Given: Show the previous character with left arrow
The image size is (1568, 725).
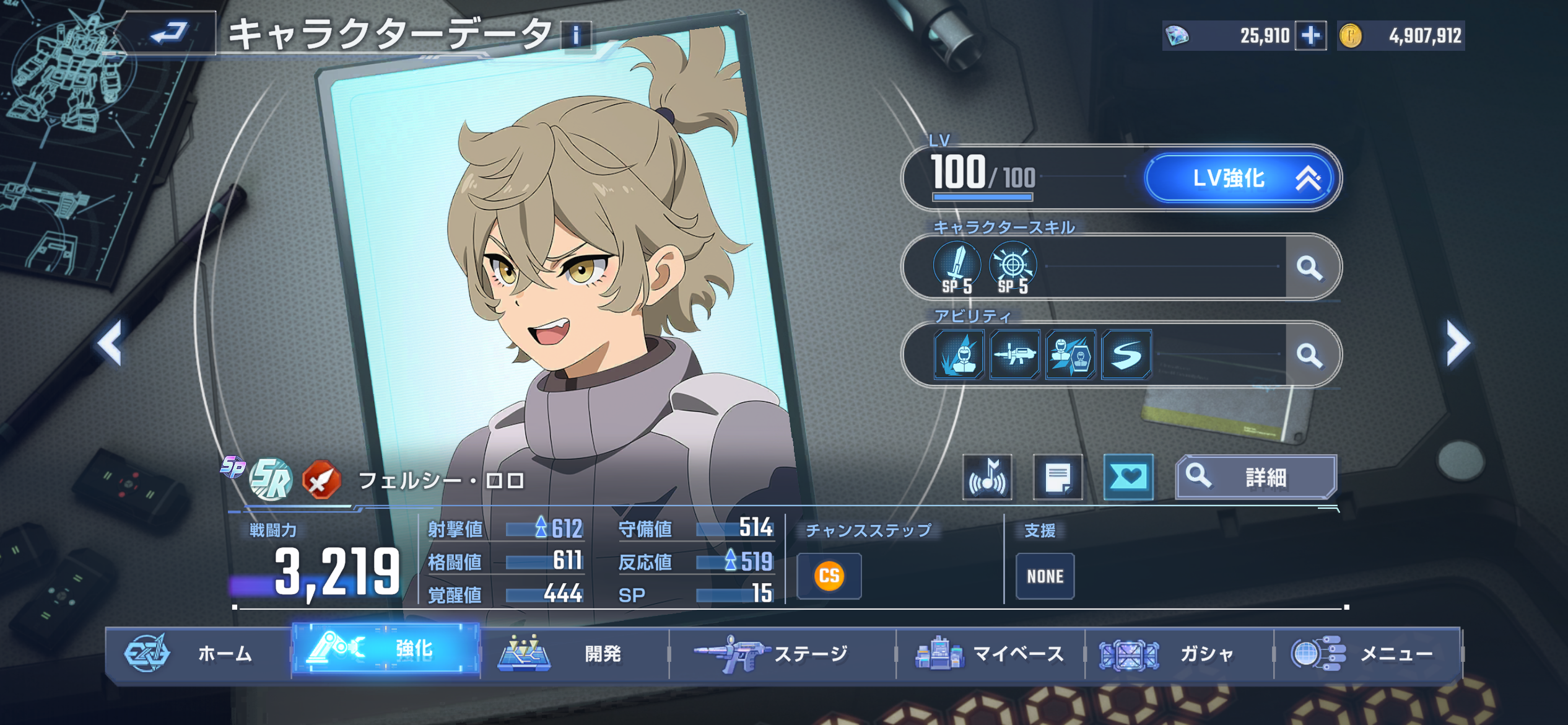Looking at the screenshot, I should pos(110,343).
